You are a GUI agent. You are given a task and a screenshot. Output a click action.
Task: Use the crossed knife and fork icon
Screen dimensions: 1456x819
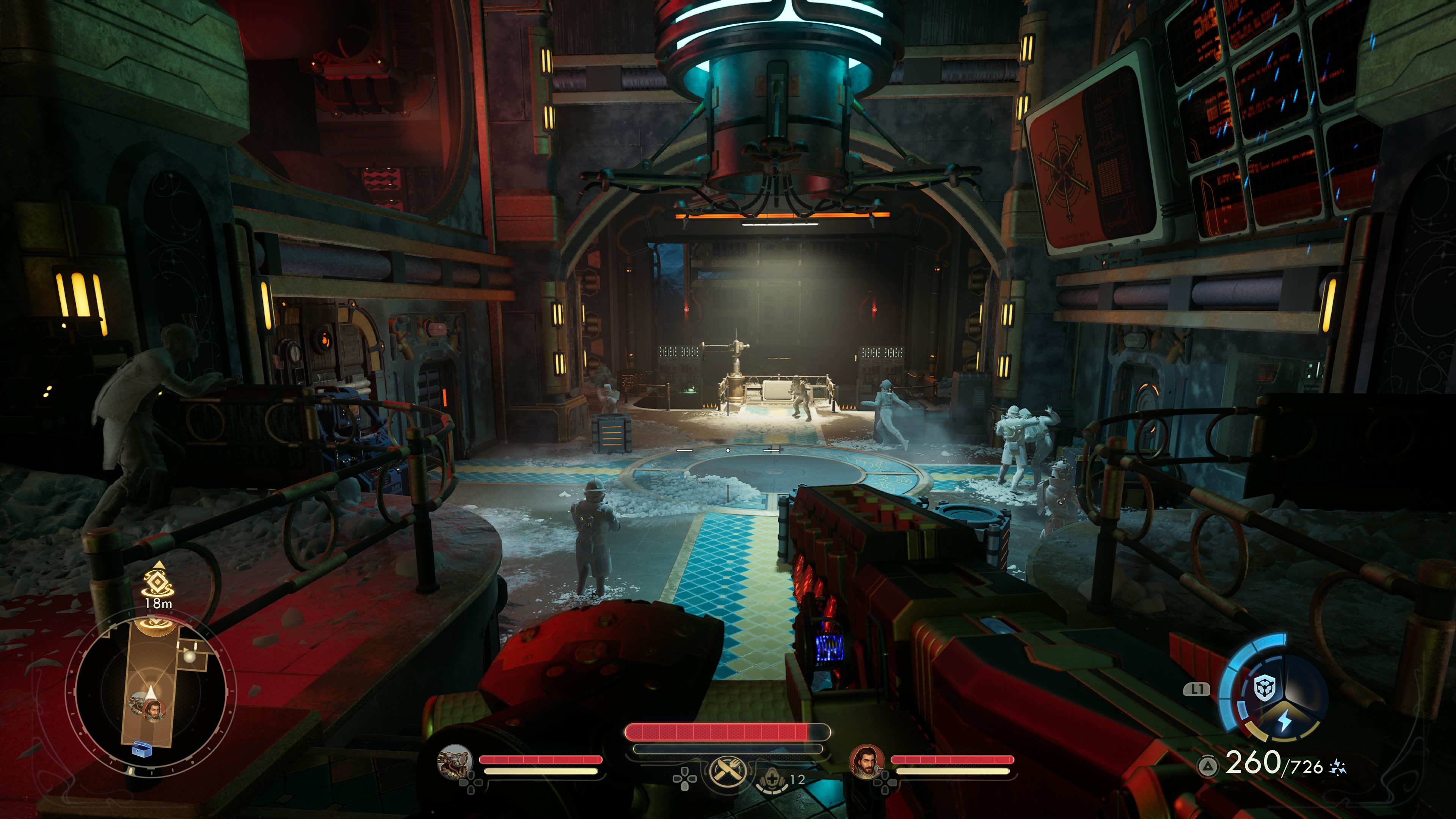pyautogui.click(x=728, y=771)
